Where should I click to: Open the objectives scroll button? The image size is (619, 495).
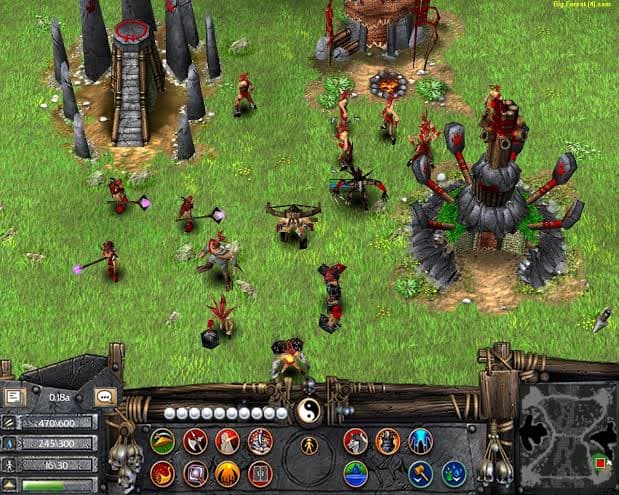tap(15, 397)
